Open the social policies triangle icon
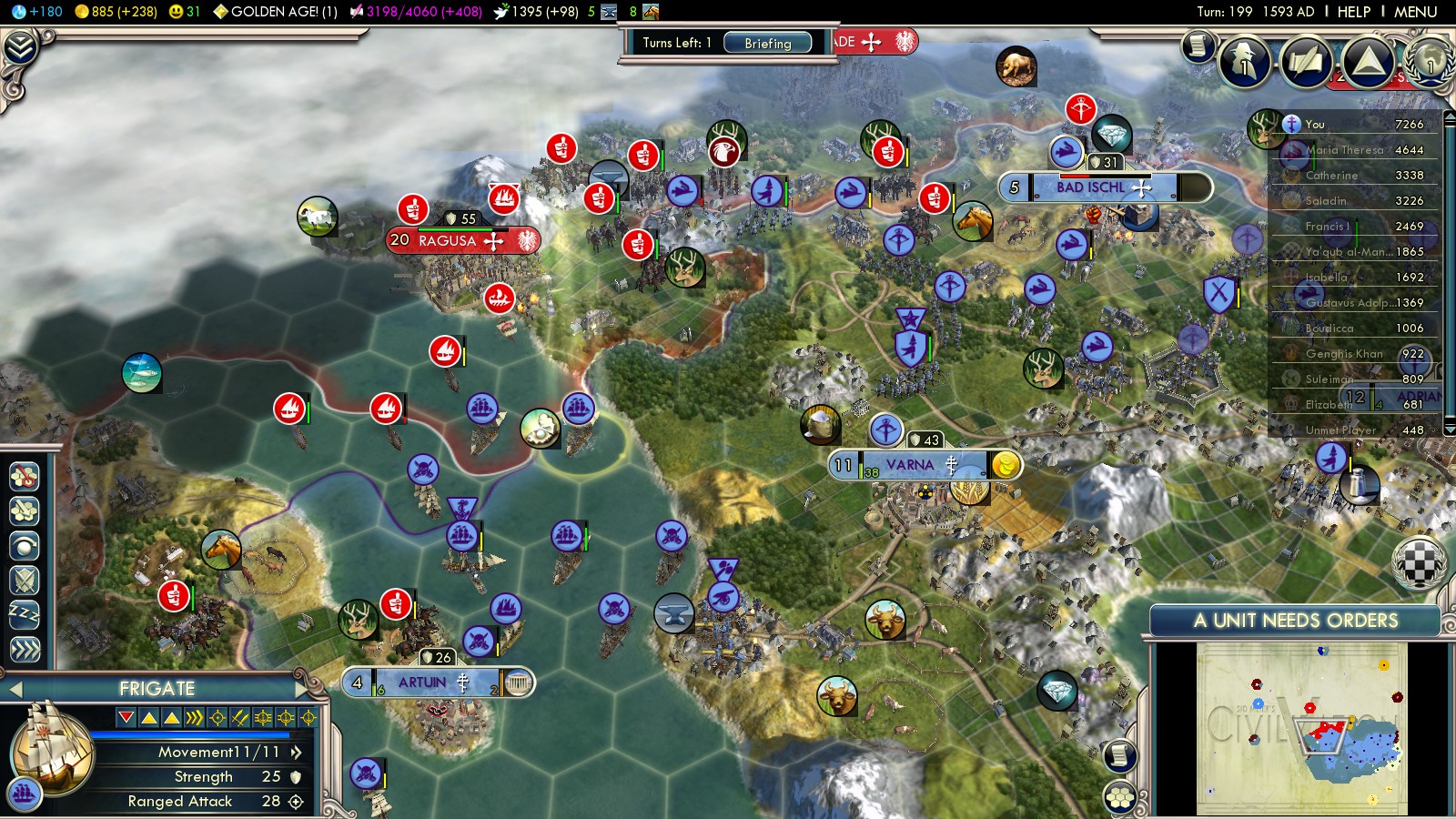 [1367, 62]
